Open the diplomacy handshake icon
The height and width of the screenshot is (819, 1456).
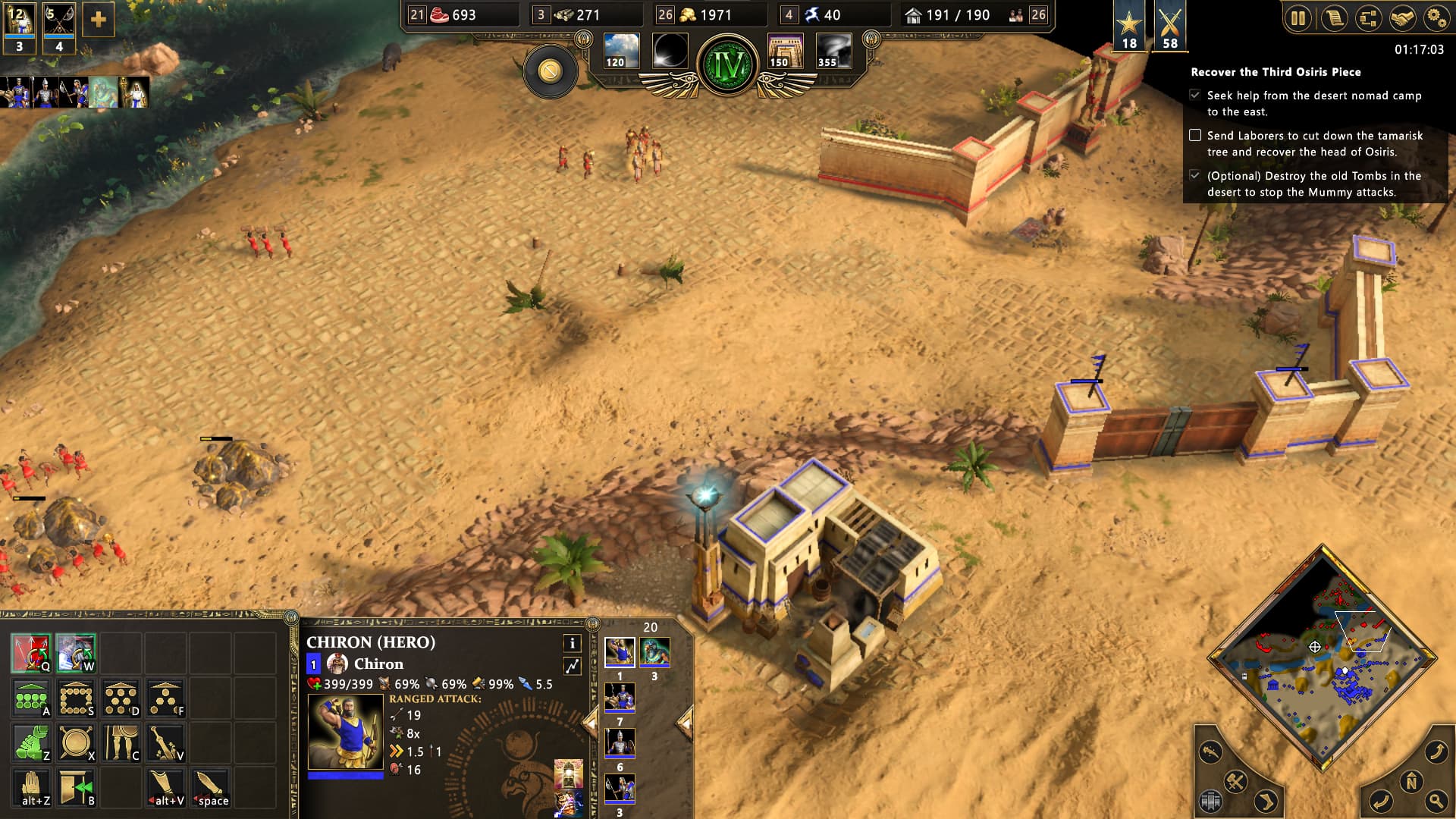pos(1405,17)
